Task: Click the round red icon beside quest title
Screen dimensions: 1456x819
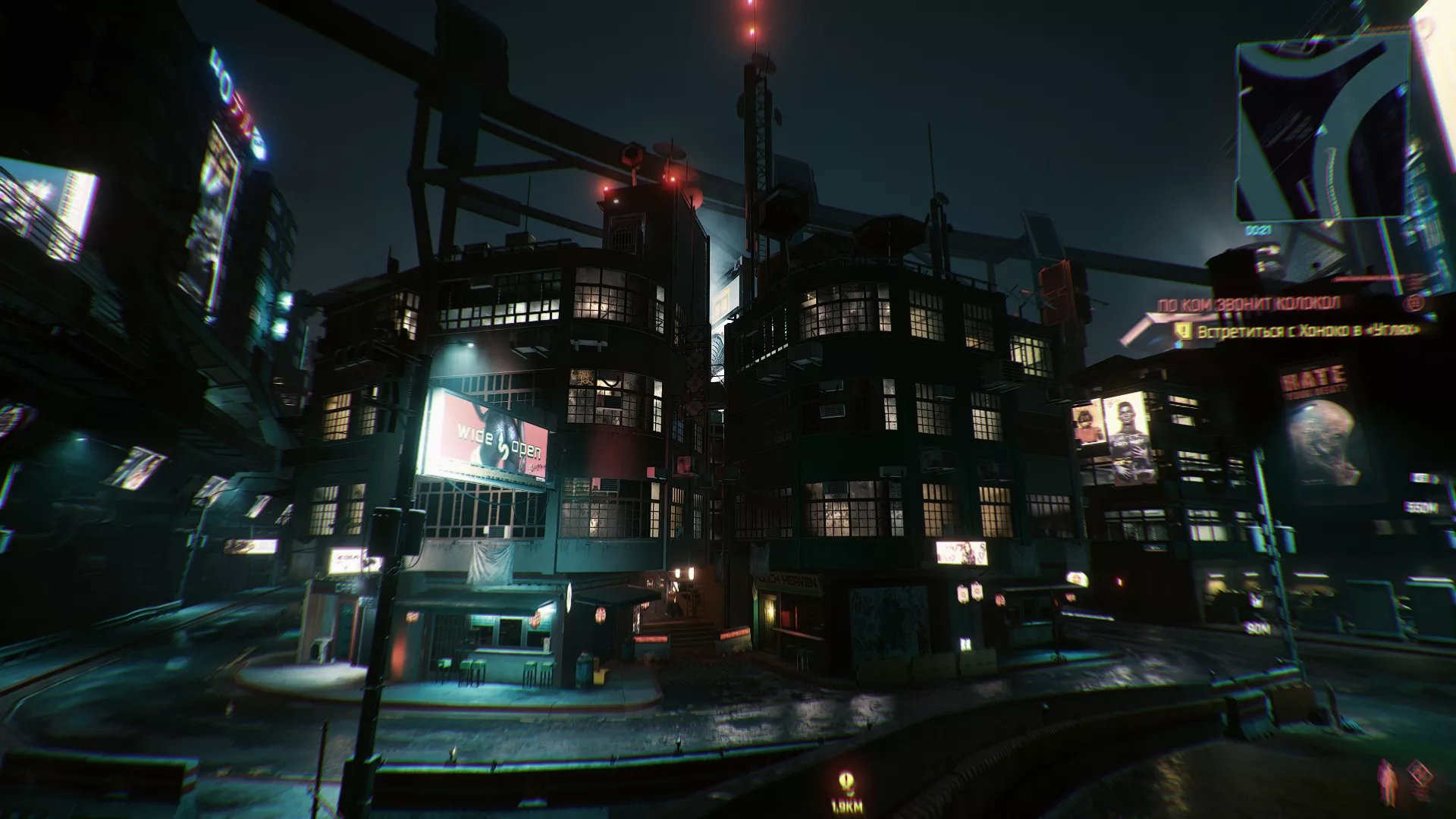Action: [1412, 303]
